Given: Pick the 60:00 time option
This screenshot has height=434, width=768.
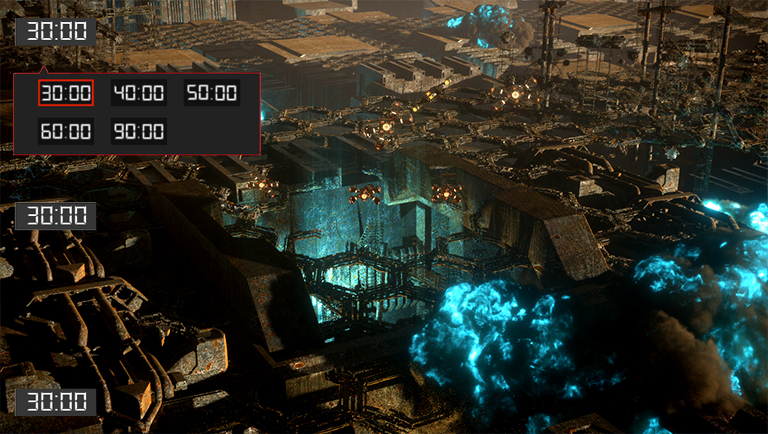Looking at the screenshot, I should (x=66, y=131).
